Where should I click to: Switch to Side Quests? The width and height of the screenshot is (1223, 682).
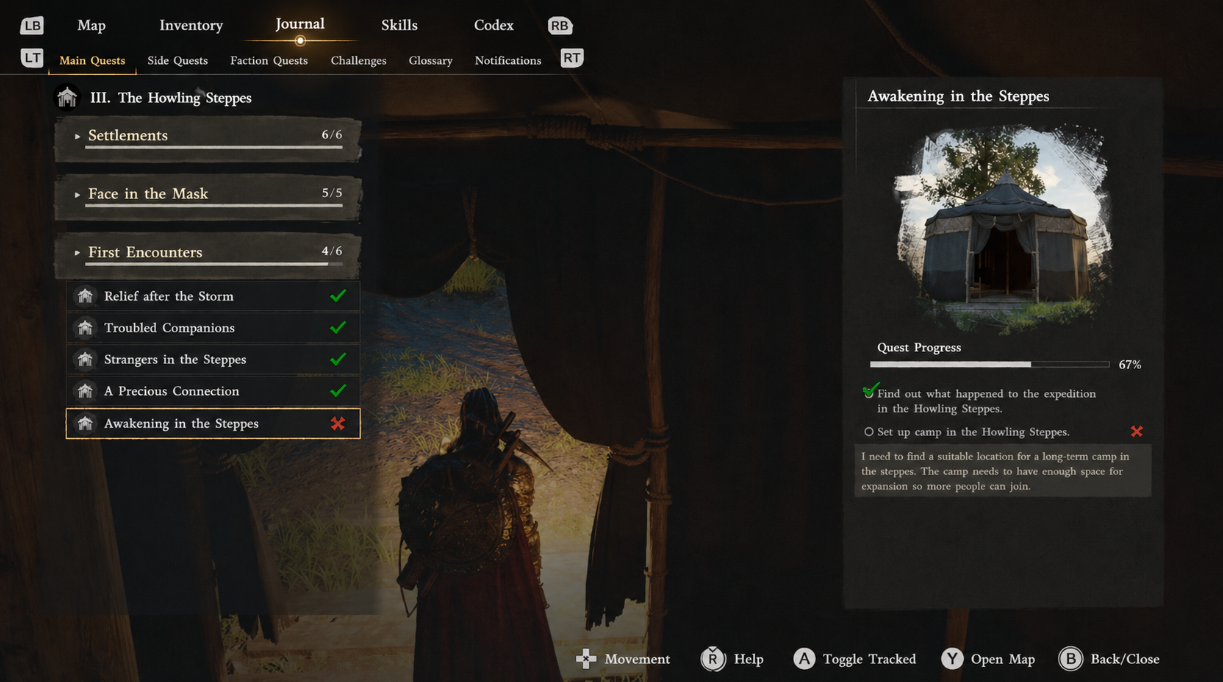click(177, 60)
